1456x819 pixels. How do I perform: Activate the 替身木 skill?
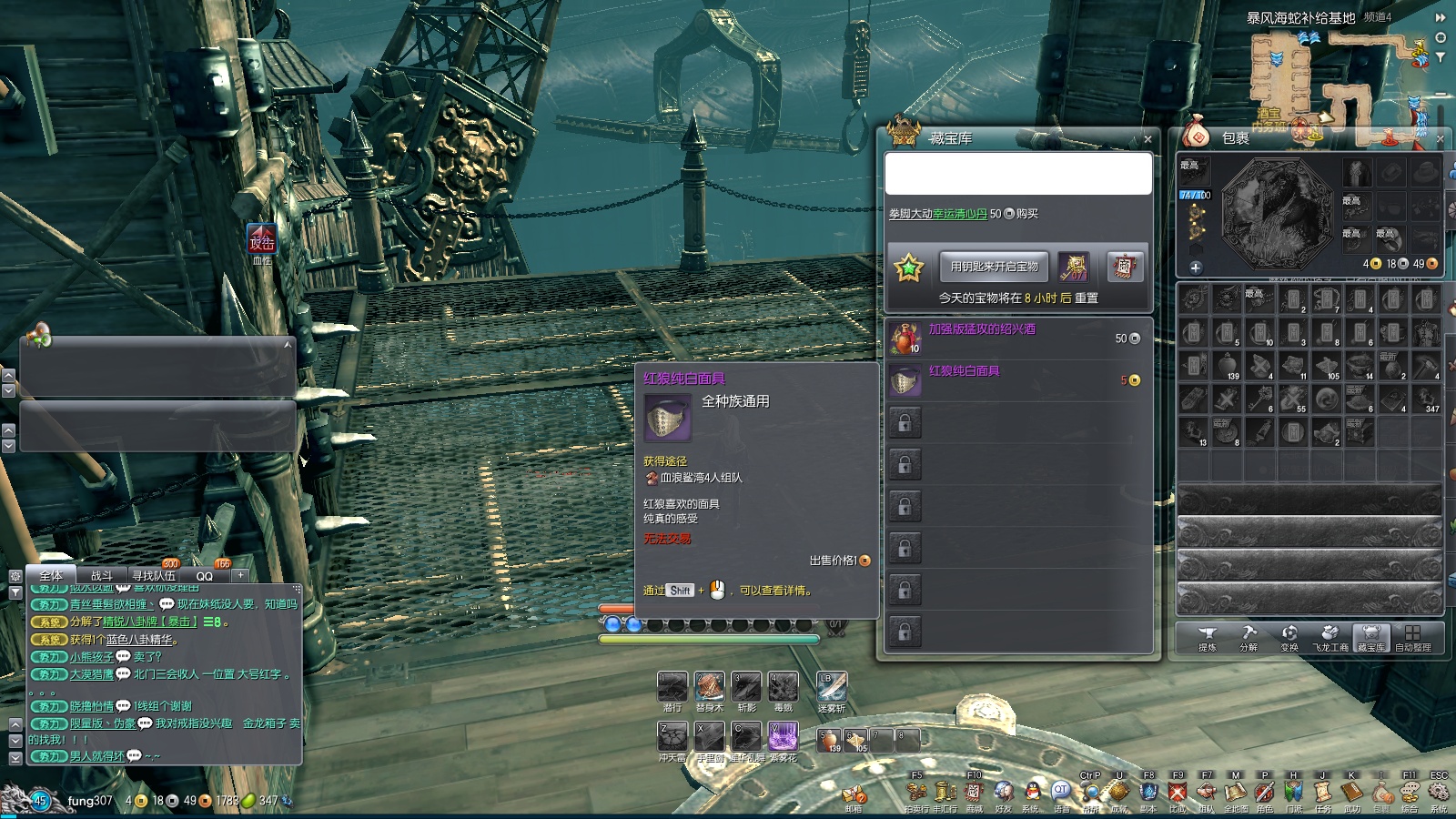(709, 687)
